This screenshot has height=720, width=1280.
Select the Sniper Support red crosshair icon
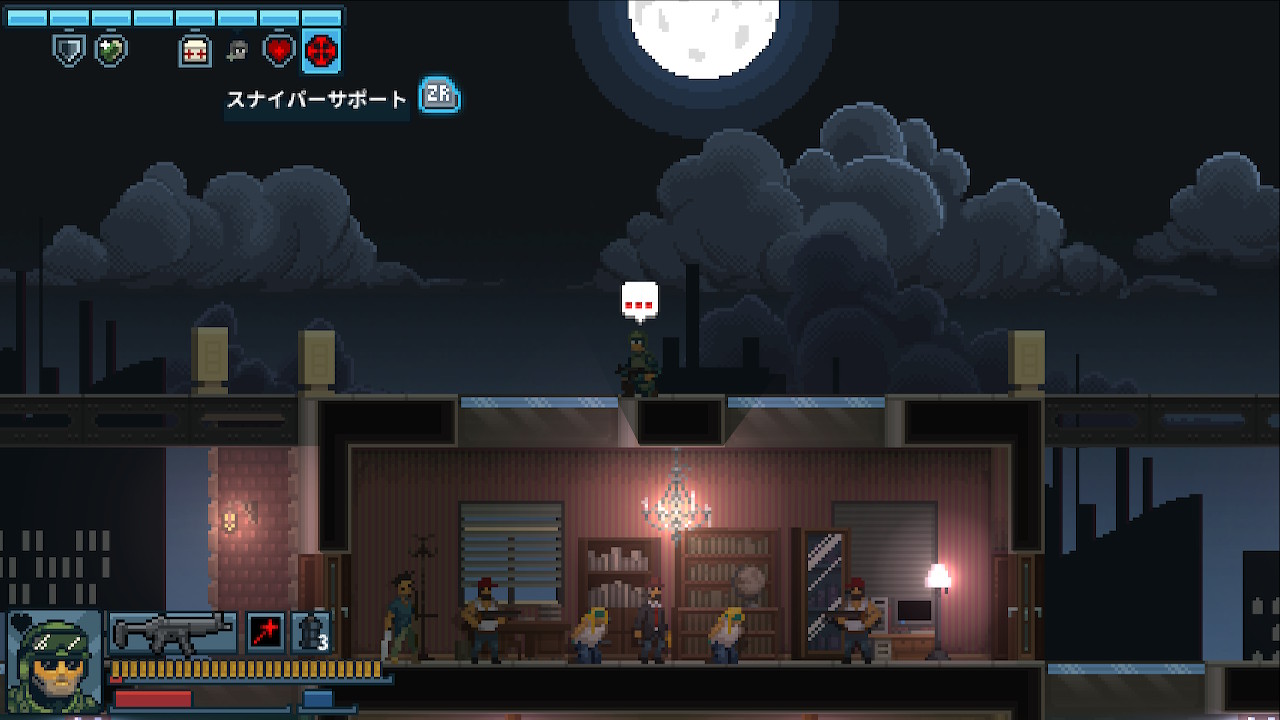pyautogui.click(x=321, y=50)
